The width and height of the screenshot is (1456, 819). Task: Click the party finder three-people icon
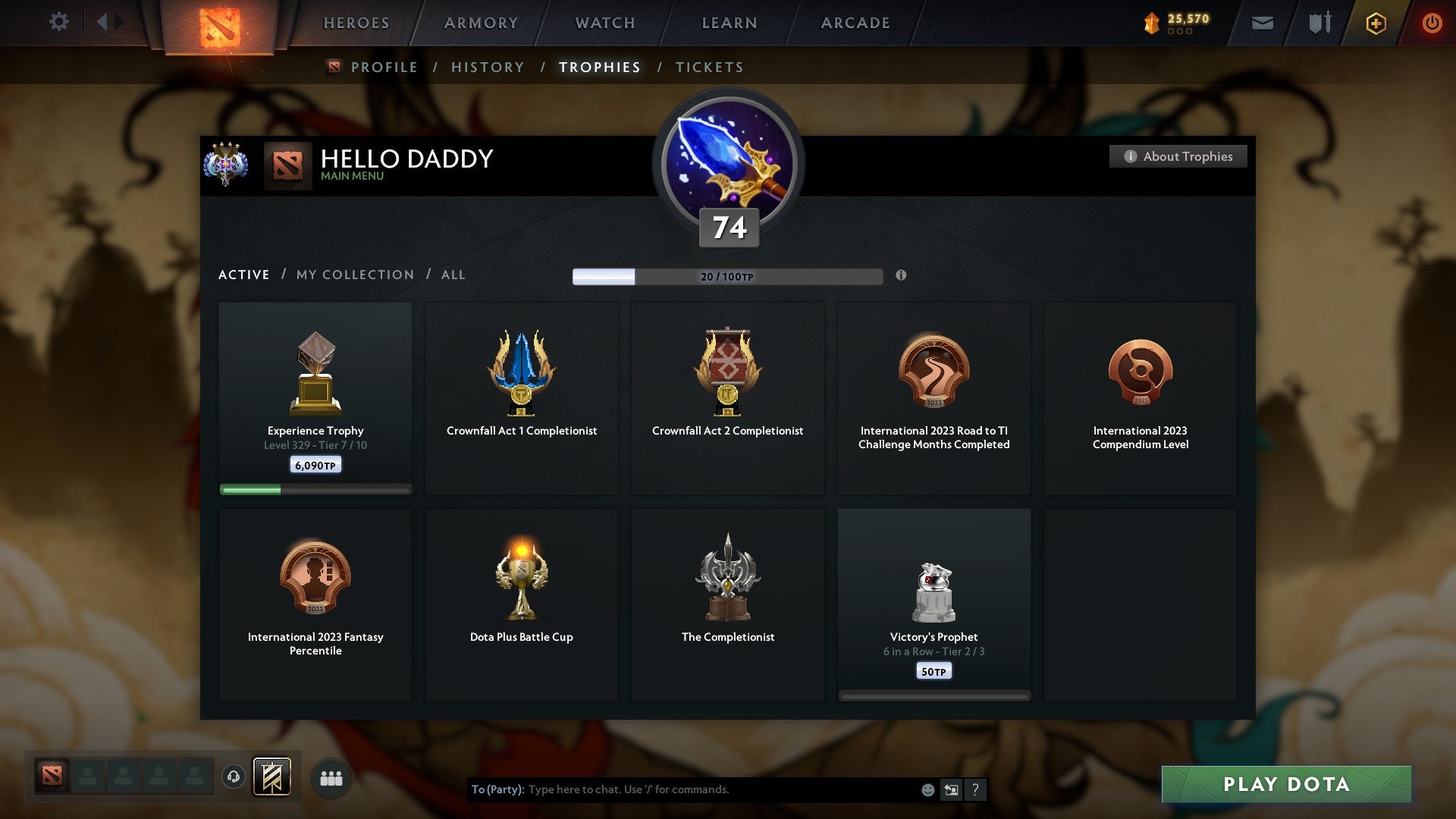331,777
